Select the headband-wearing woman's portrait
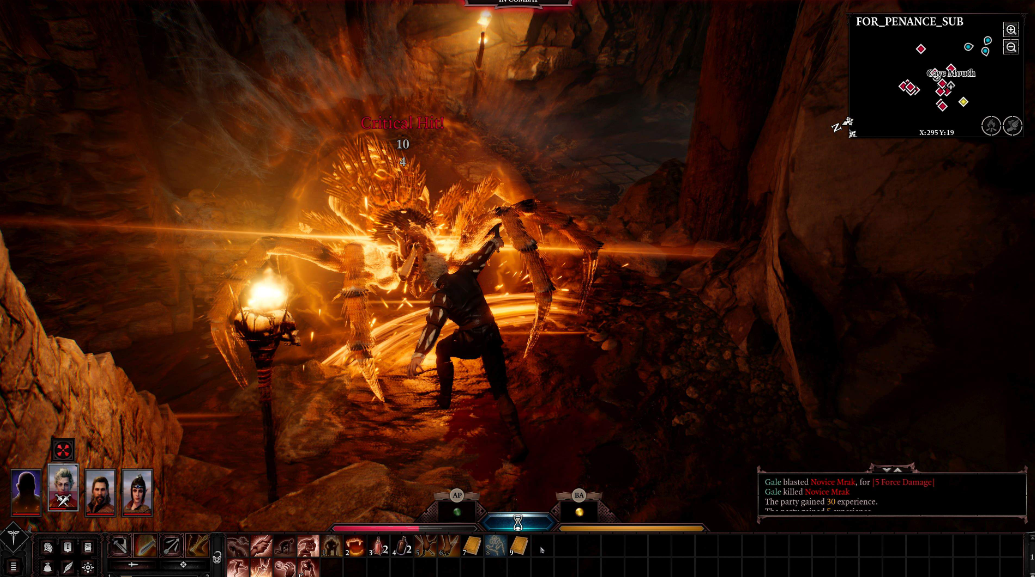This screenshot has height=577, width=1035. coord(137,490)
